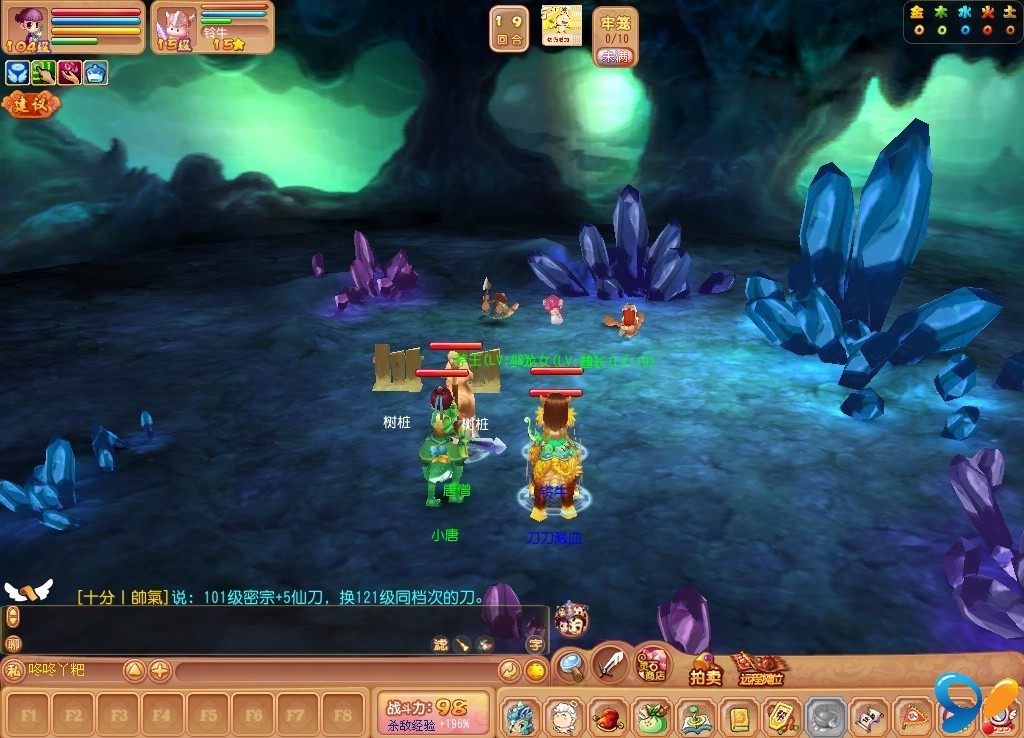Click the 字 font button in chat
Viewport: 1024px width, 738px height.
pos(535,644)
